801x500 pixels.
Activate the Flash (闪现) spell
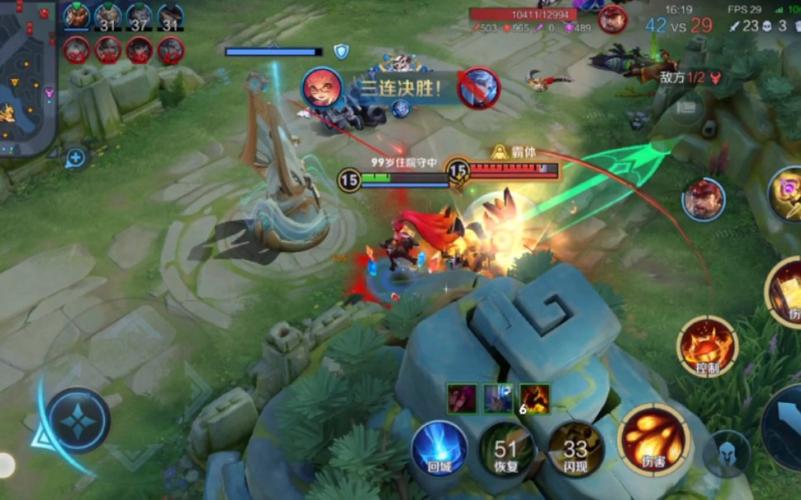click(575, 449)
